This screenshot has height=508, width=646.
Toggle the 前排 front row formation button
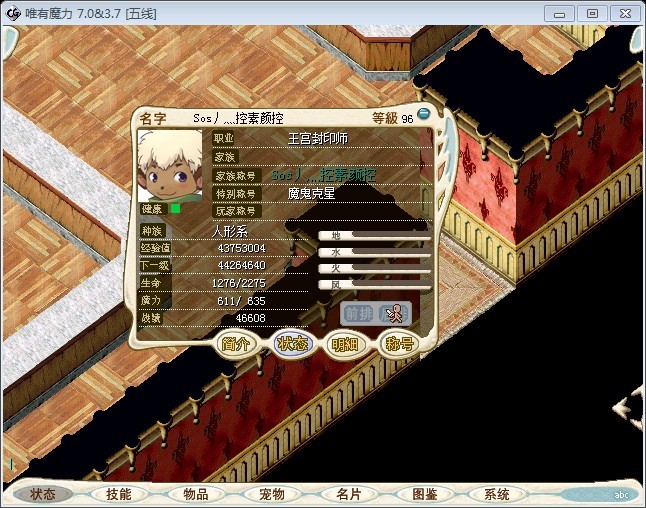point(358,313)
